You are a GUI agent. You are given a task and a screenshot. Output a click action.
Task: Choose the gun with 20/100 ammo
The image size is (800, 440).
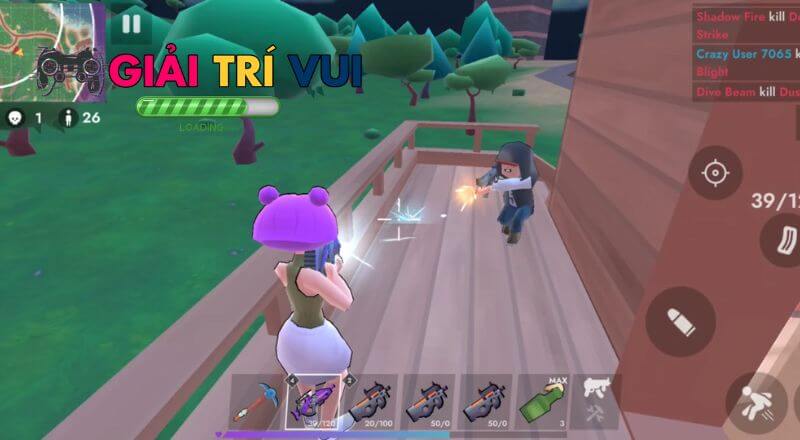tap(371, 401)
